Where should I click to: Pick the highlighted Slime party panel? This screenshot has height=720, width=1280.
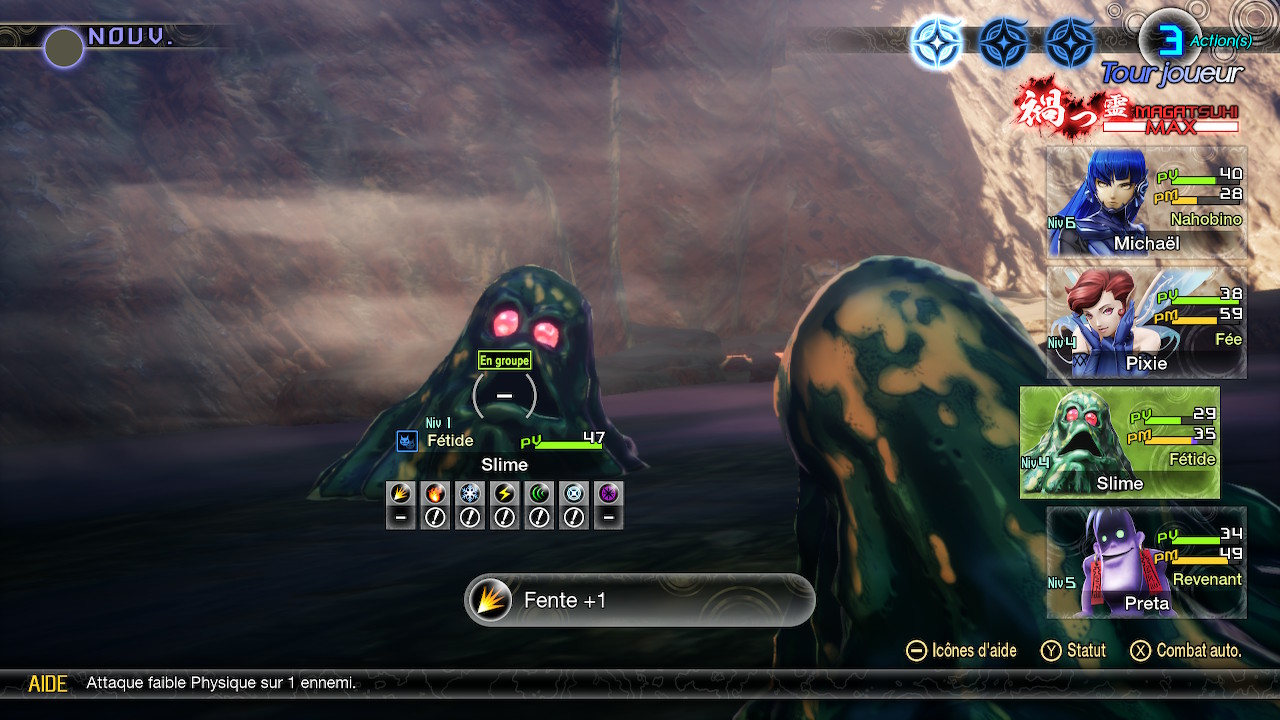1119,442
